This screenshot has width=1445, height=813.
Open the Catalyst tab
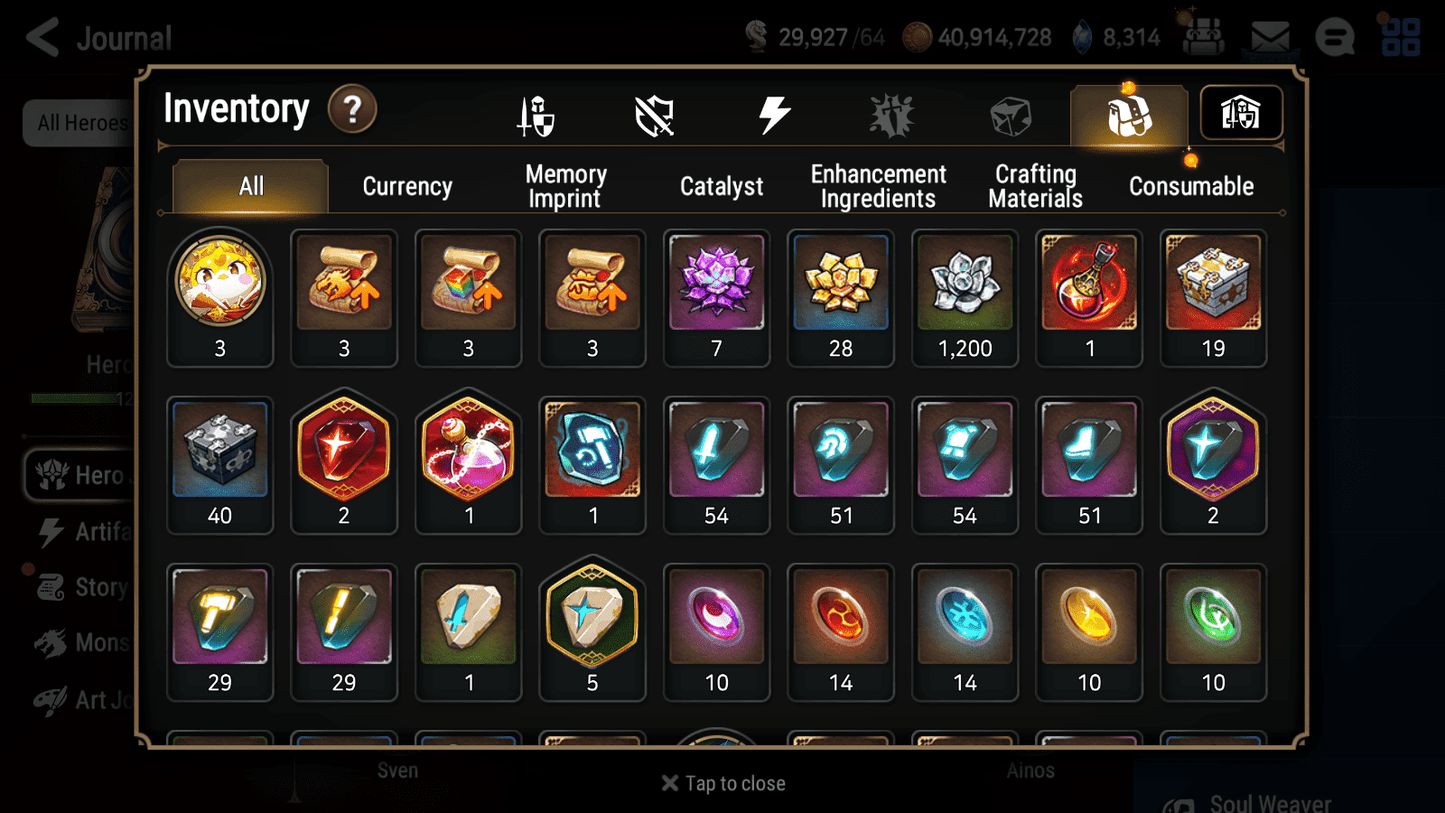pyautogui.click(x=722, y=185)
